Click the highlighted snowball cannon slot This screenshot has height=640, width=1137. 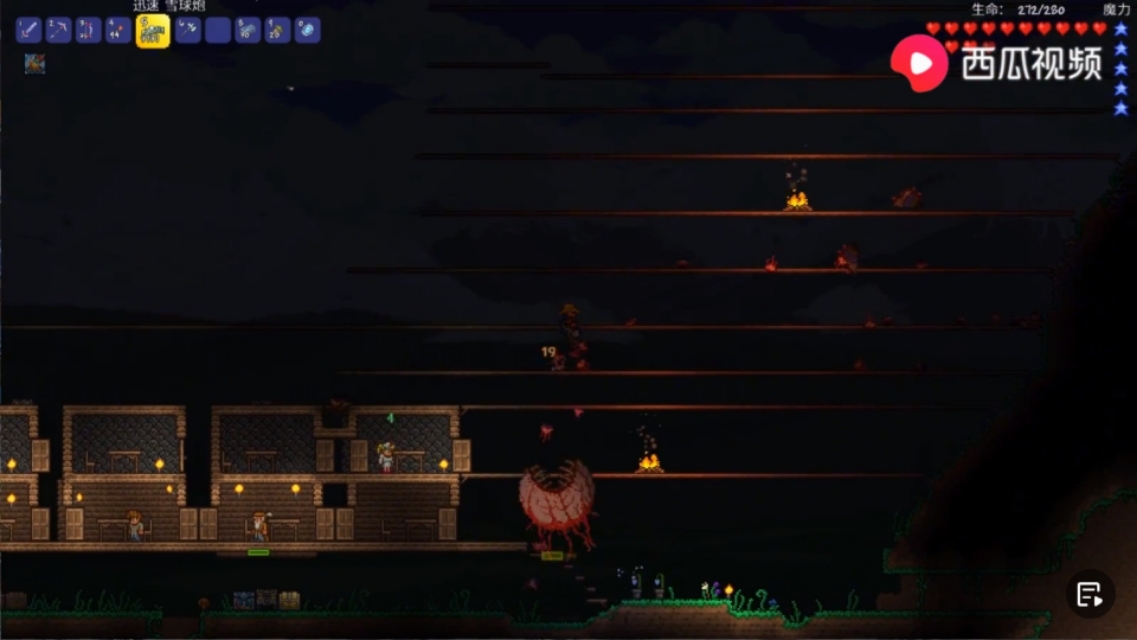point(153,31)
